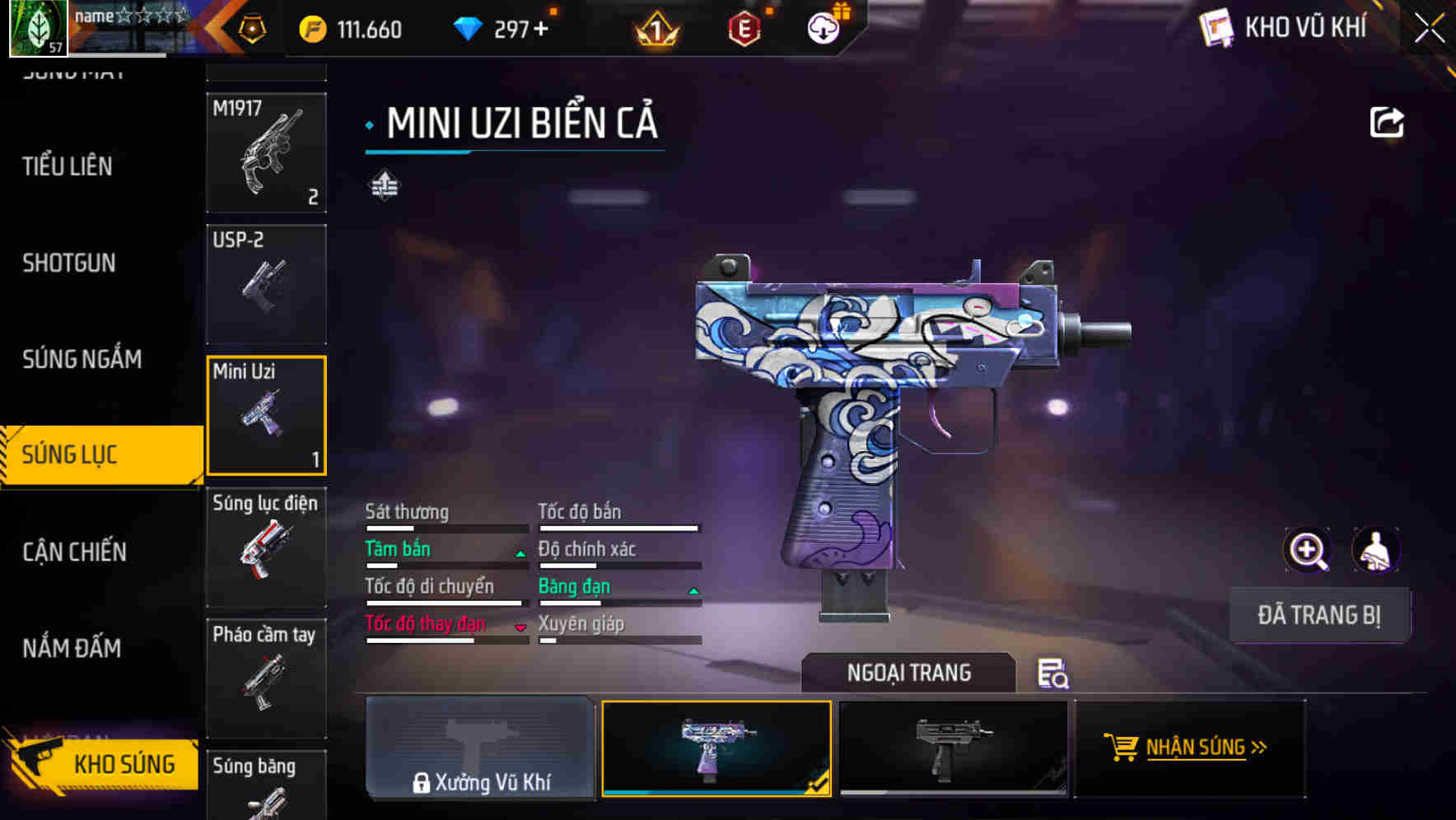Viewport: 1456px width, 820px height.
Task: Close the weapon armory screen
Action: pos(1429,29)
